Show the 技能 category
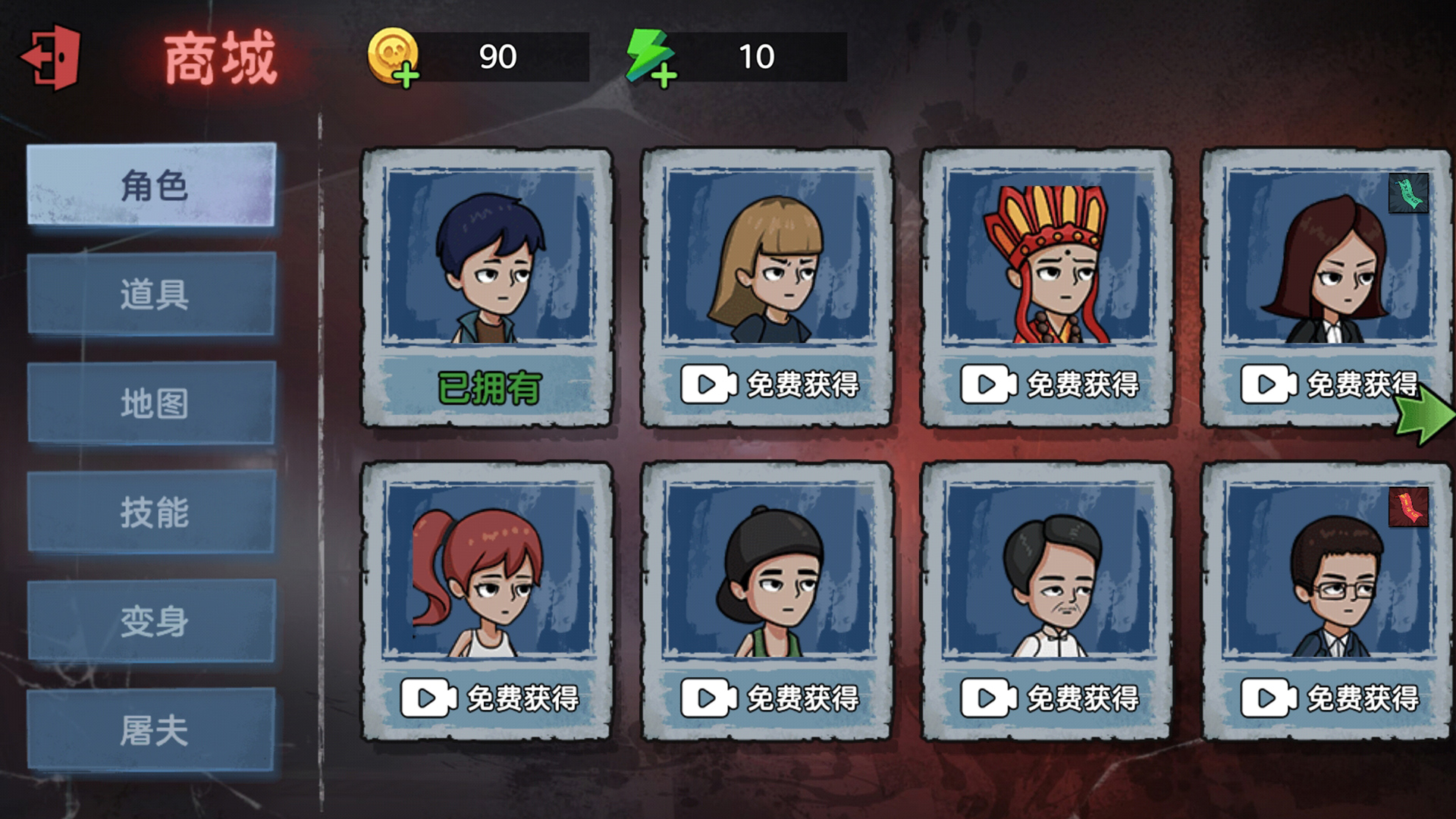Image resolution: width=1456 pixels, height=819 pixels. click(x=152, y=512)
